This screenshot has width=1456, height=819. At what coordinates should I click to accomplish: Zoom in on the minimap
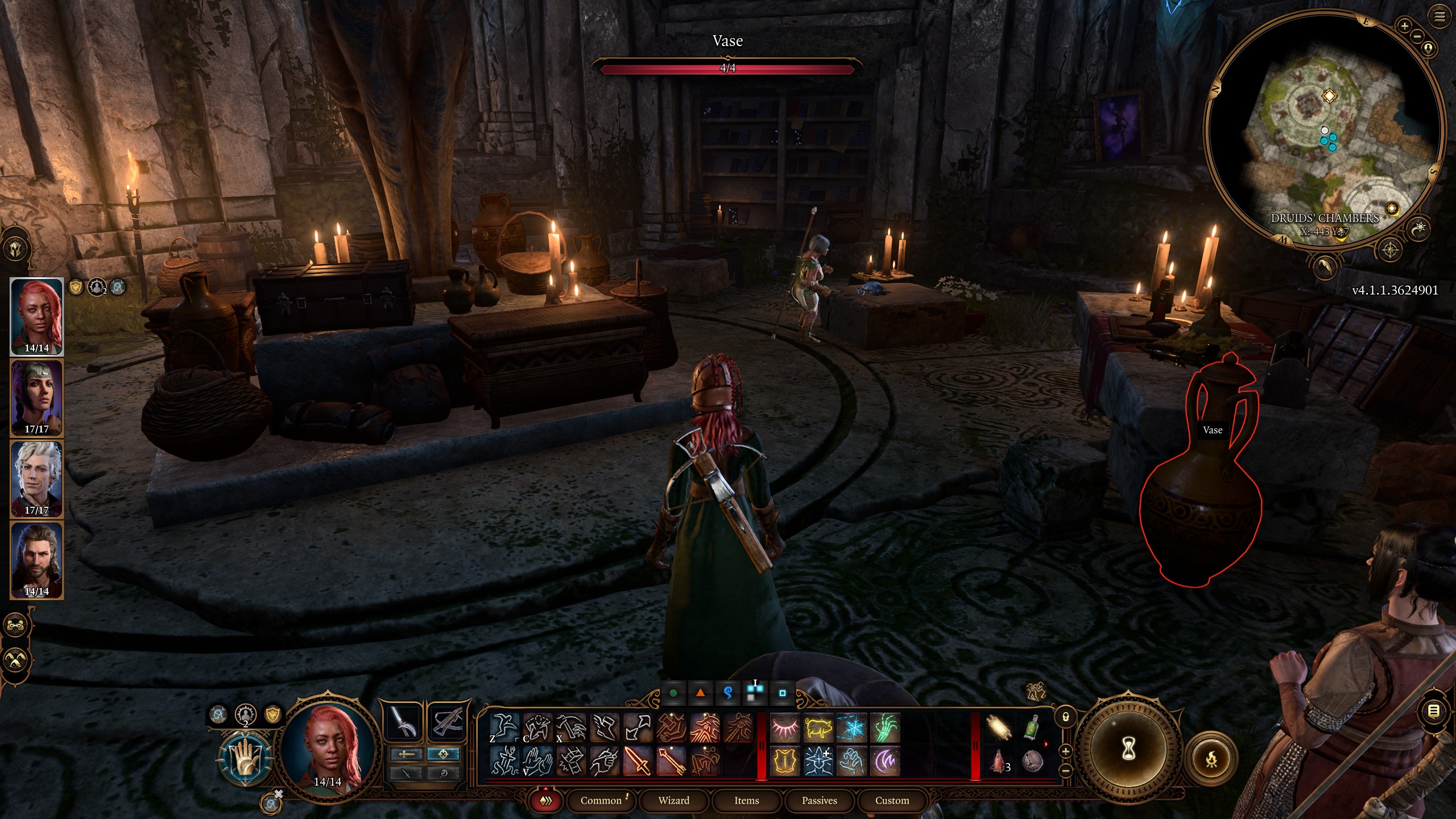[x=1404, y=26]
